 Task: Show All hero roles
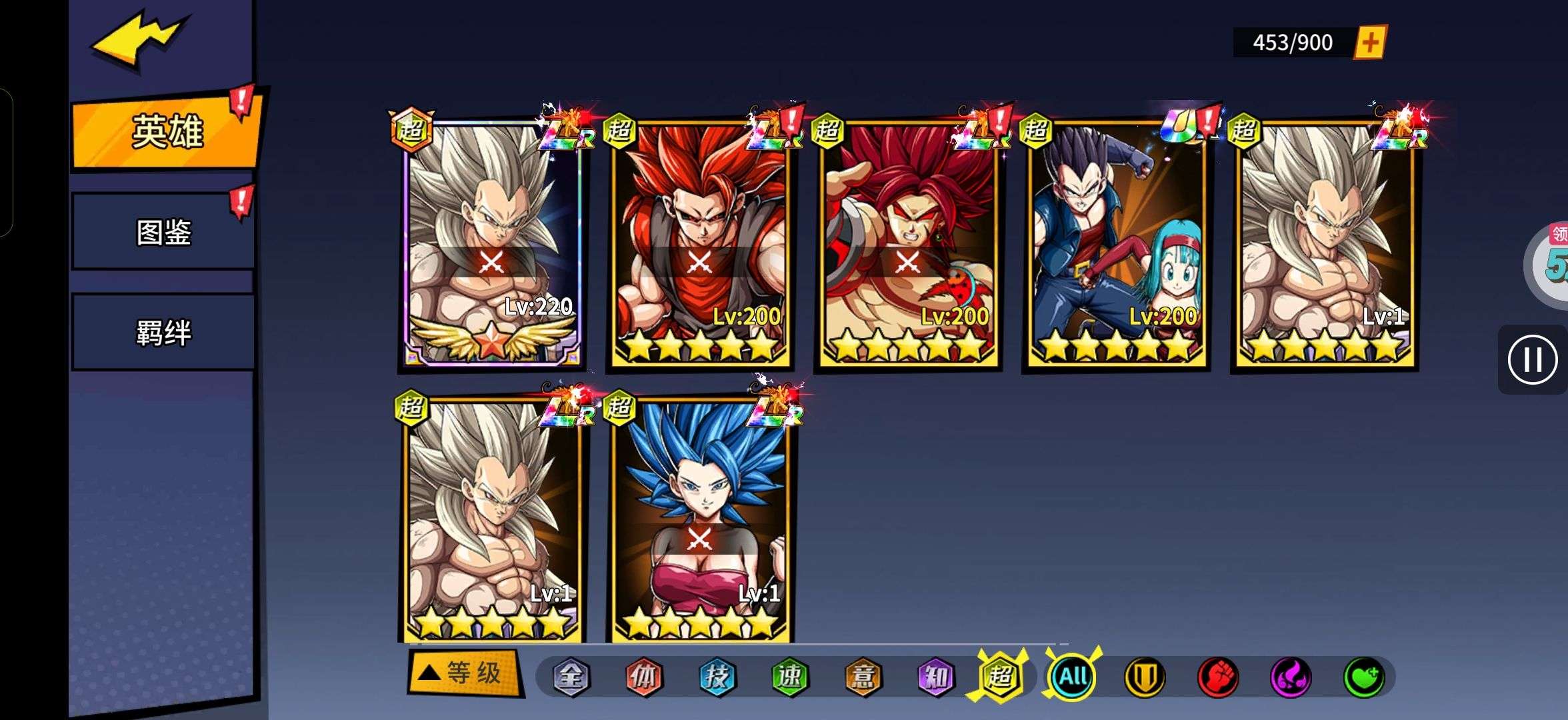pyautogui.click(x=1073, y=677)
